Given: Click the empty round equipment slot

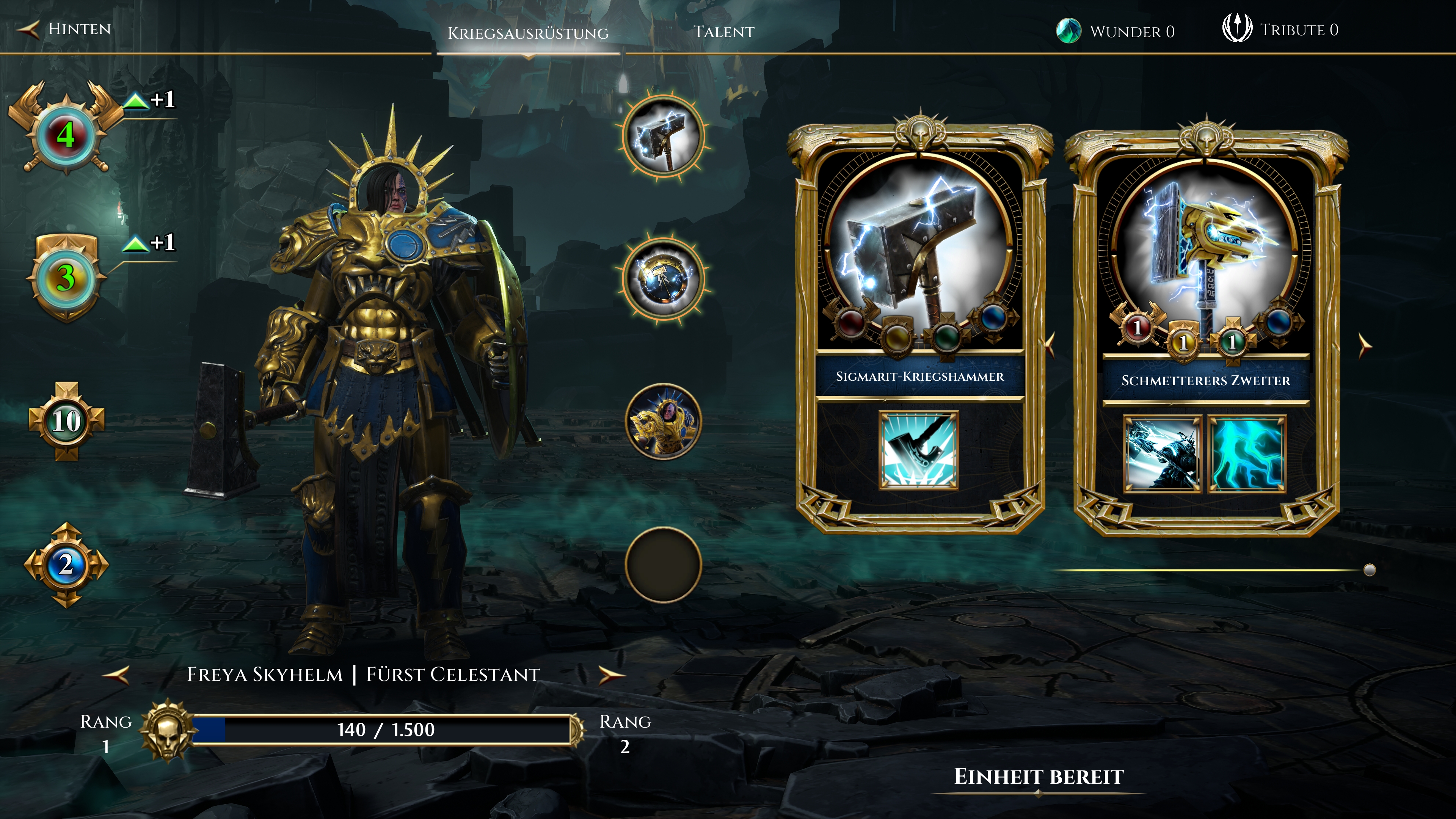Looking at the screenshot, I should pos(664,564).
